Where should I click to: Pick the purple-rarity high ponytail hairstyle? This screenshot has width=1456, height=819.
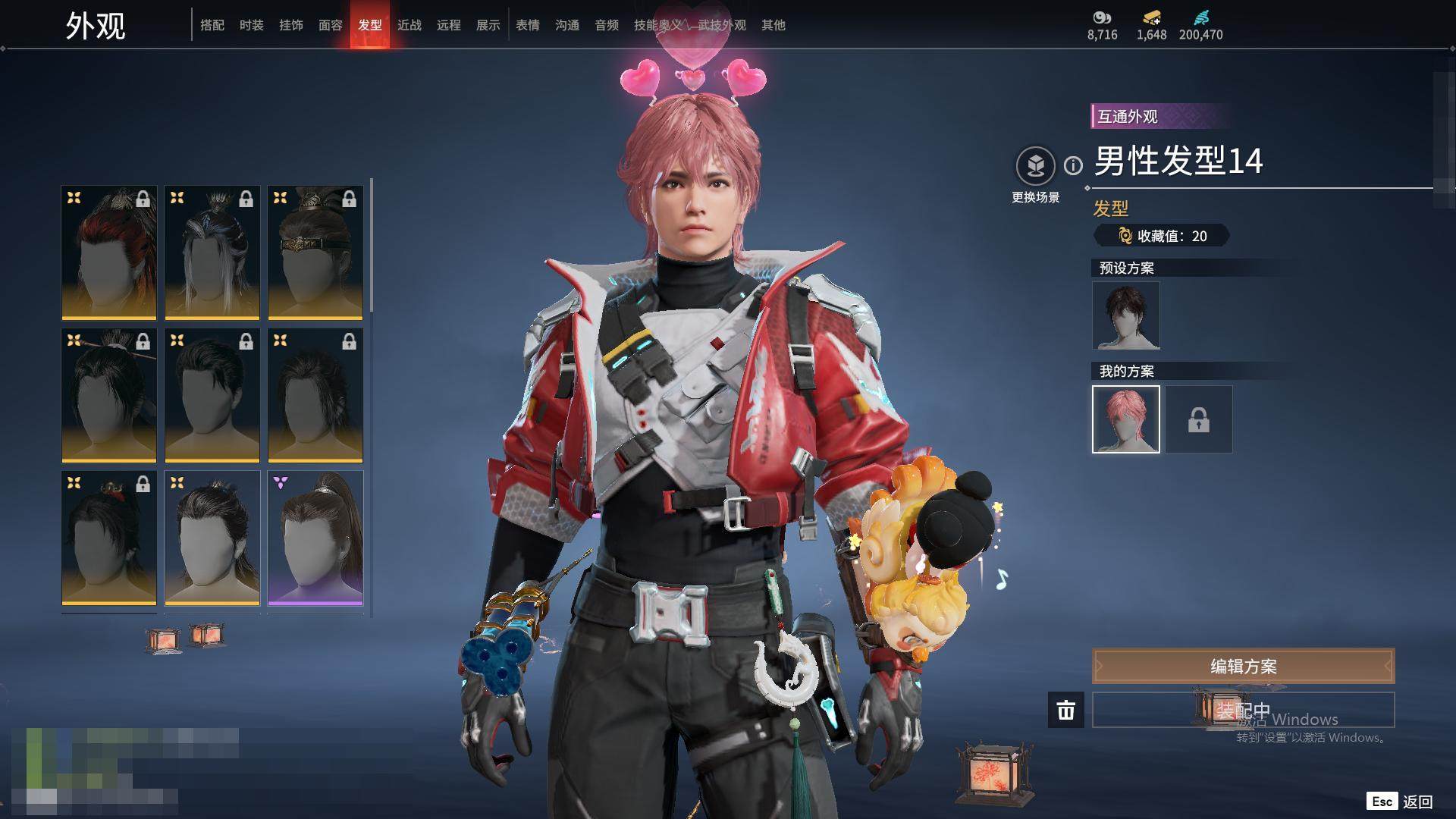pyautogui.click(x=315, y=538)
